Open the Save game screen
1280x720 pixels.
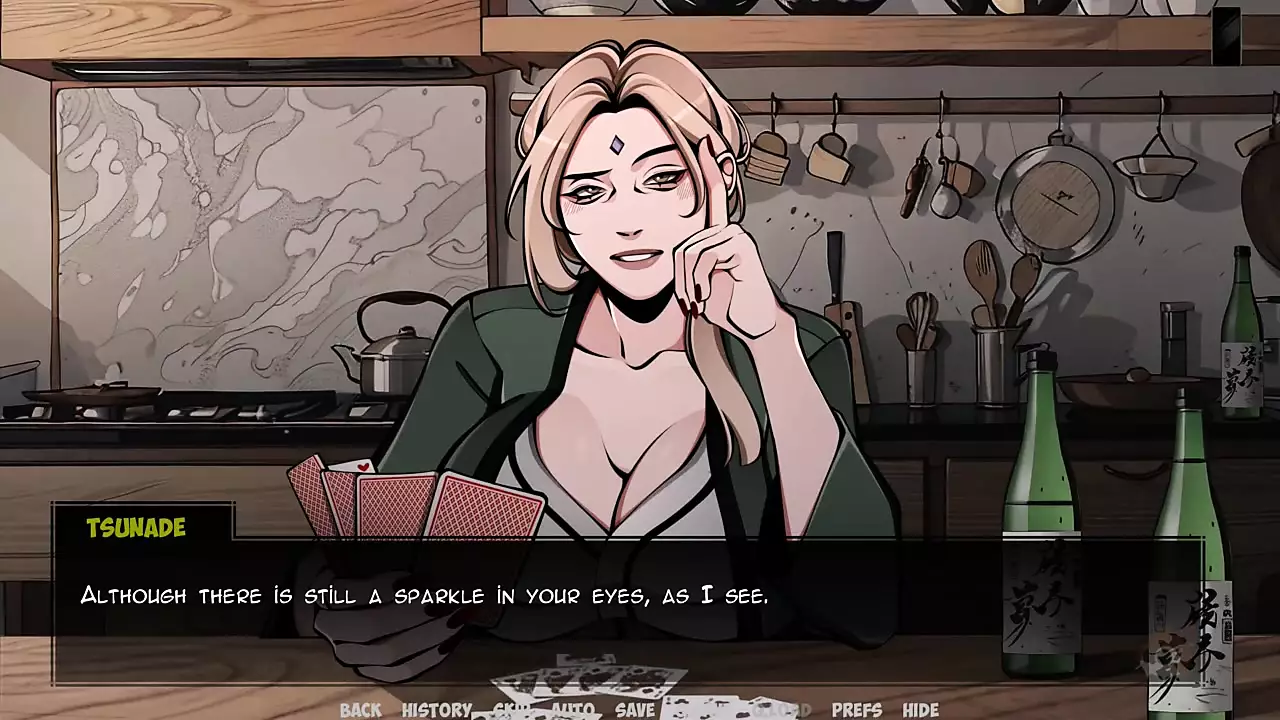click(635, 710)
